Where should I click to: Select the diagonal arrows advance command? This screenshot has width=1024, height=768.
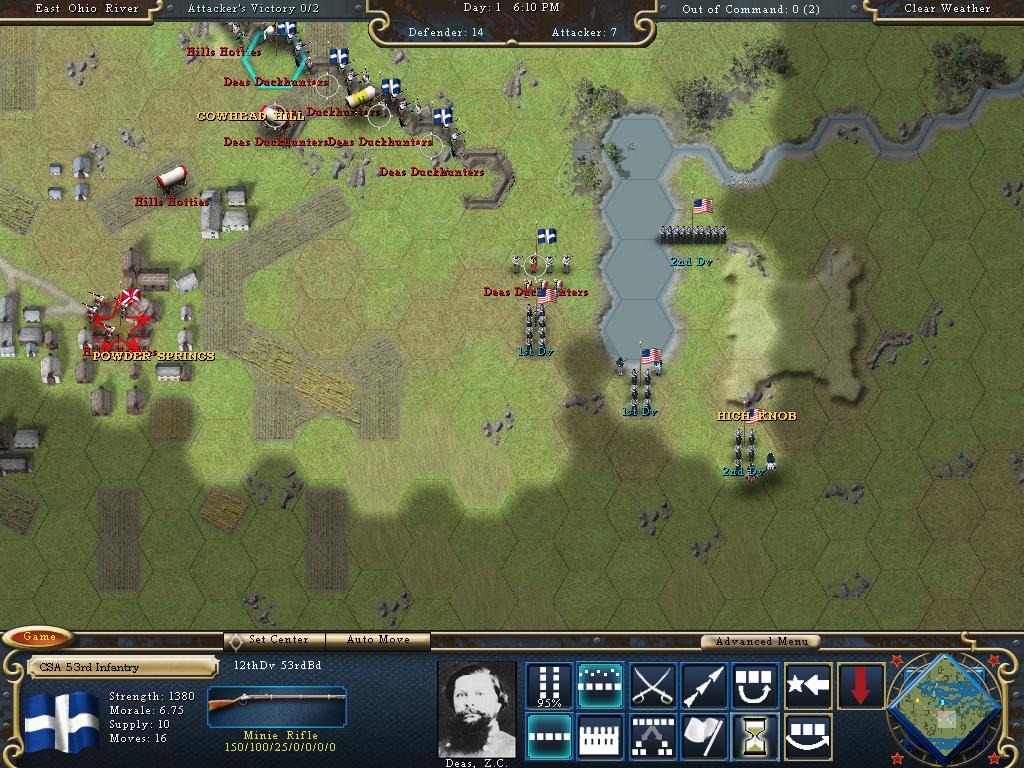pyautogui.click(x=704, y=685)
